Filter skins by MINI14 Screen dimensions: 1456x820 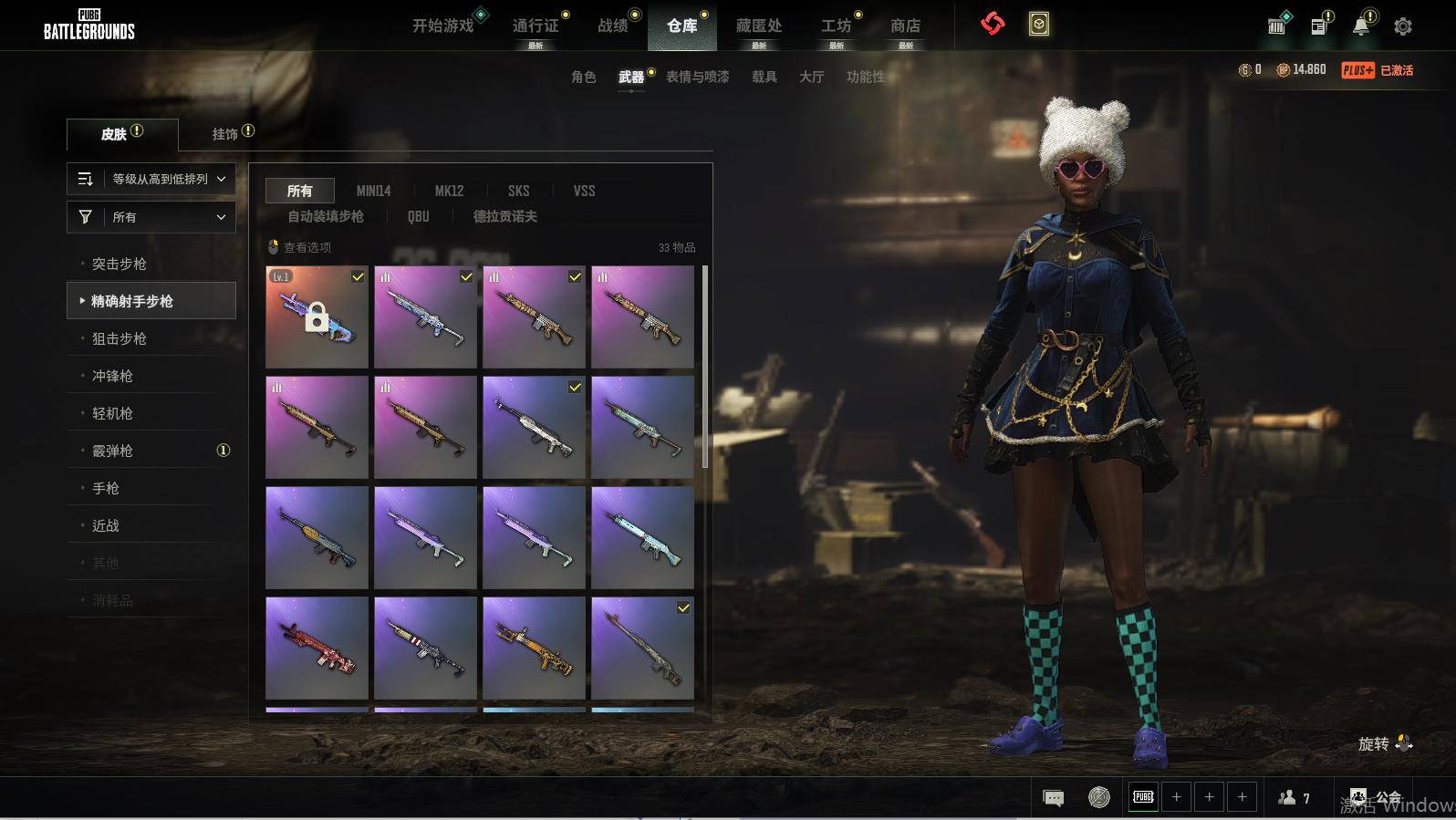coord(373,191)
